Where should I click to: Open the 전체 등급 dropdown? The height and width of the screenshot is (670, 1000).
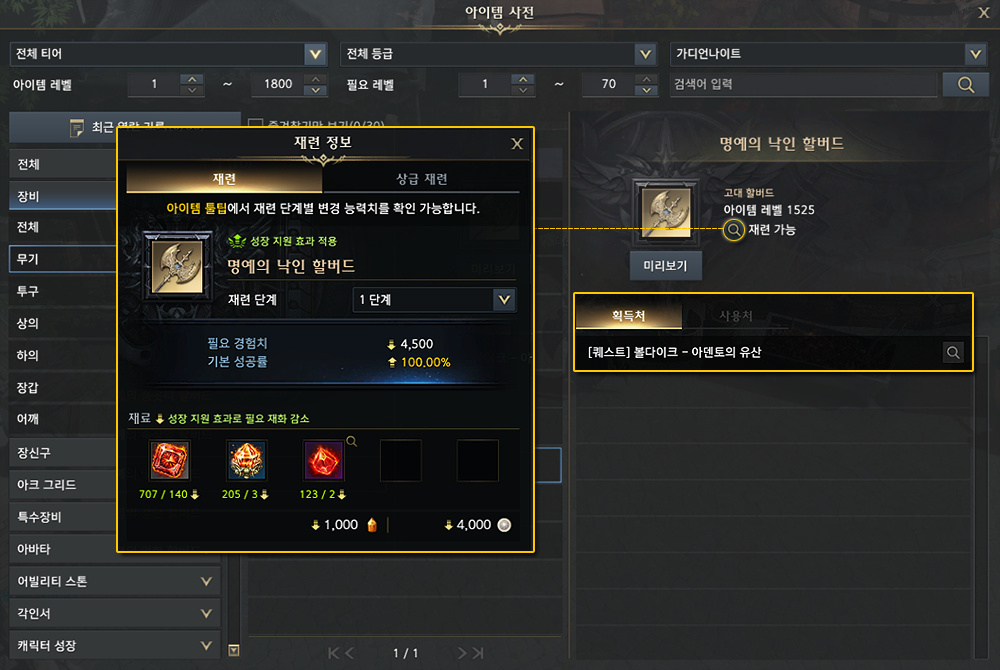point(498,54)
